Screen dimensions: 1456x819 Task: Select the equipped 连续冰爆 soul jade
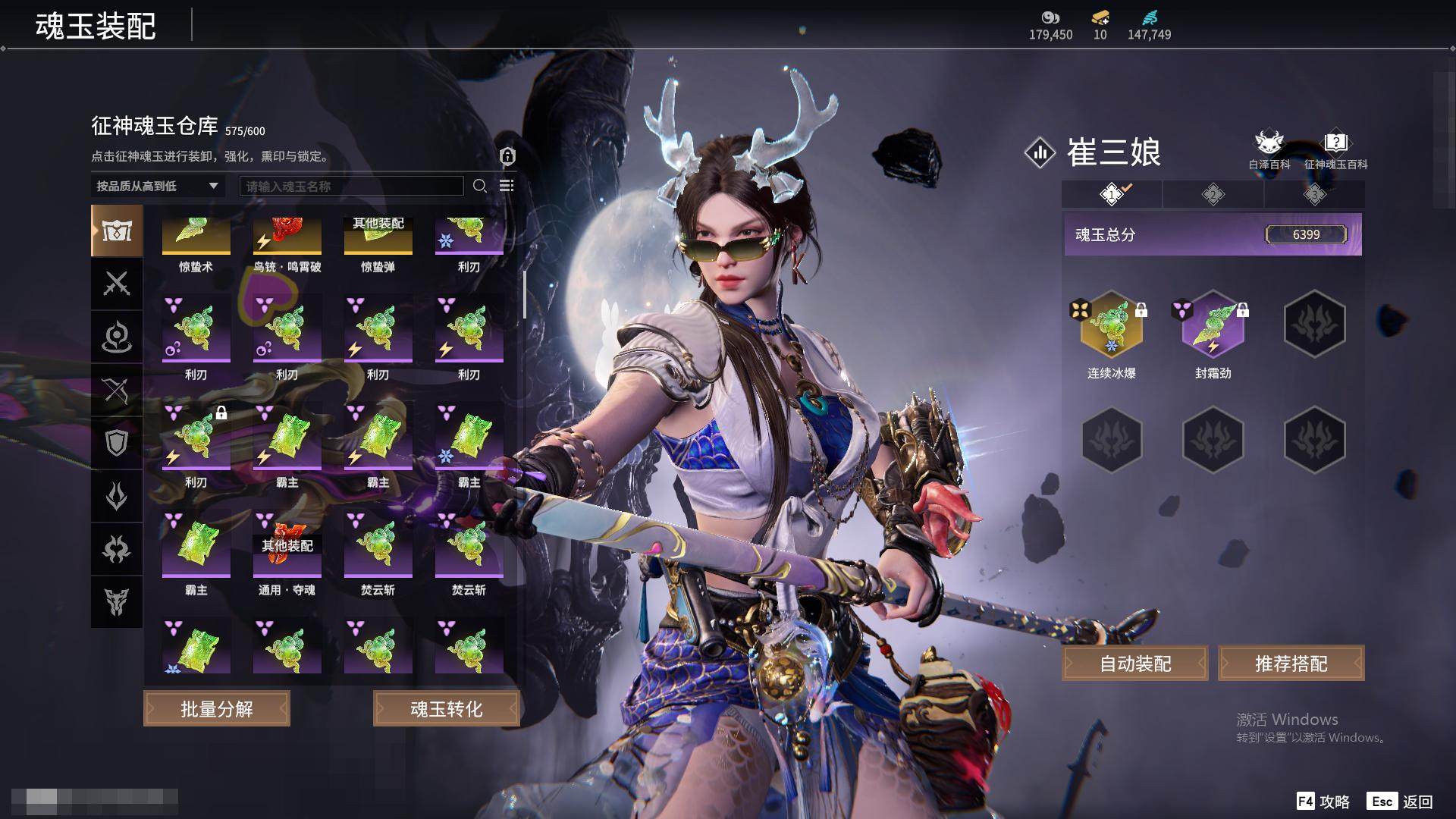[1111, 325]
